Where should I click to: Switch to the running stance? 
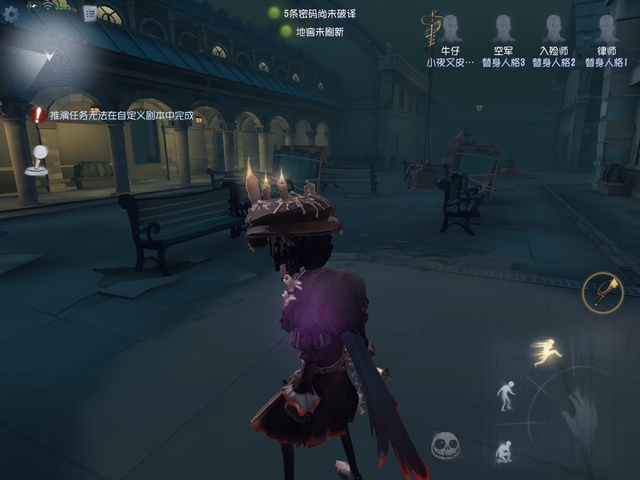547,351
